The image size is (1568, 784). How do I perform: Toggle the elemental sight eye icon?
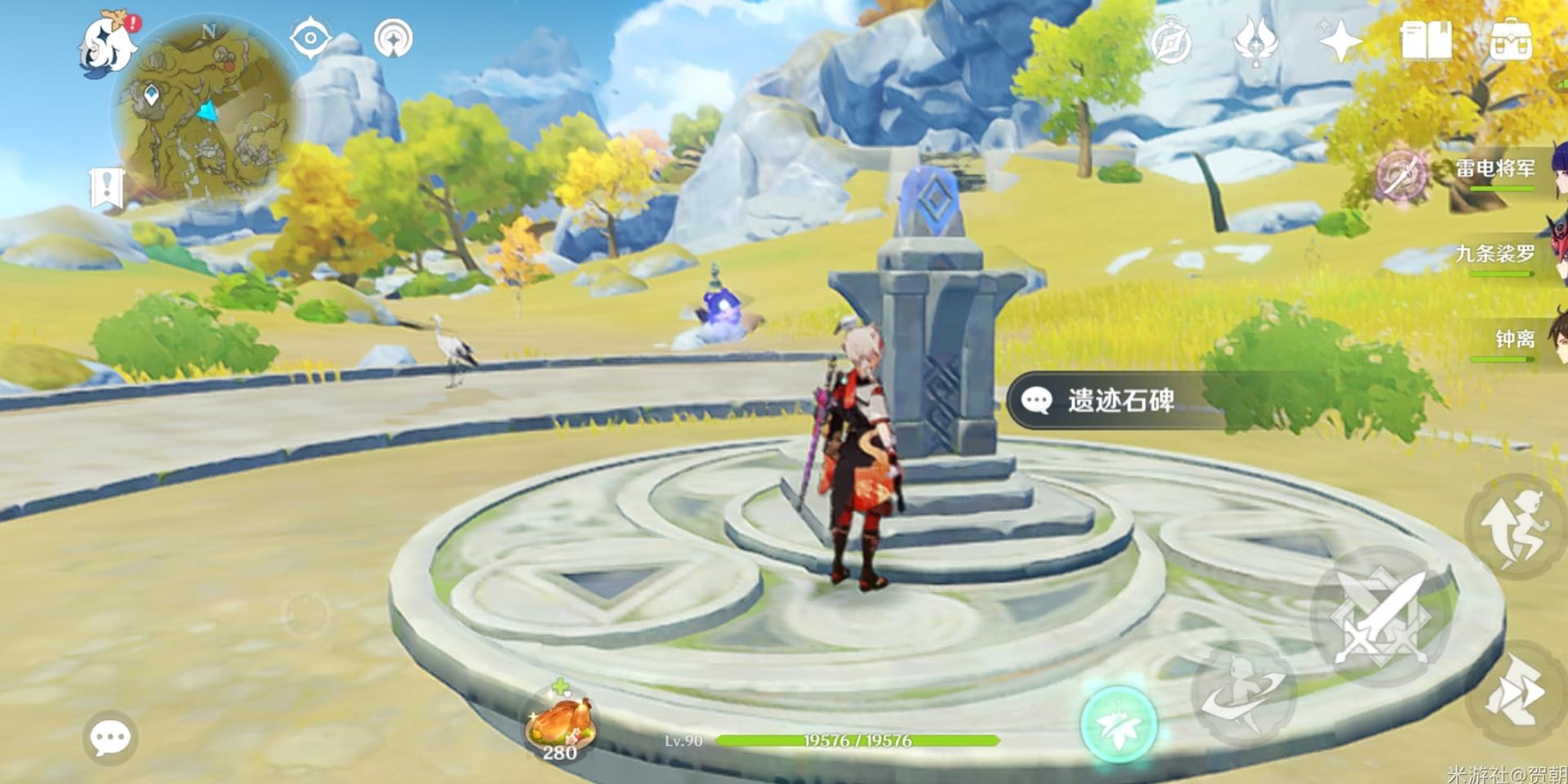(310, 38)
